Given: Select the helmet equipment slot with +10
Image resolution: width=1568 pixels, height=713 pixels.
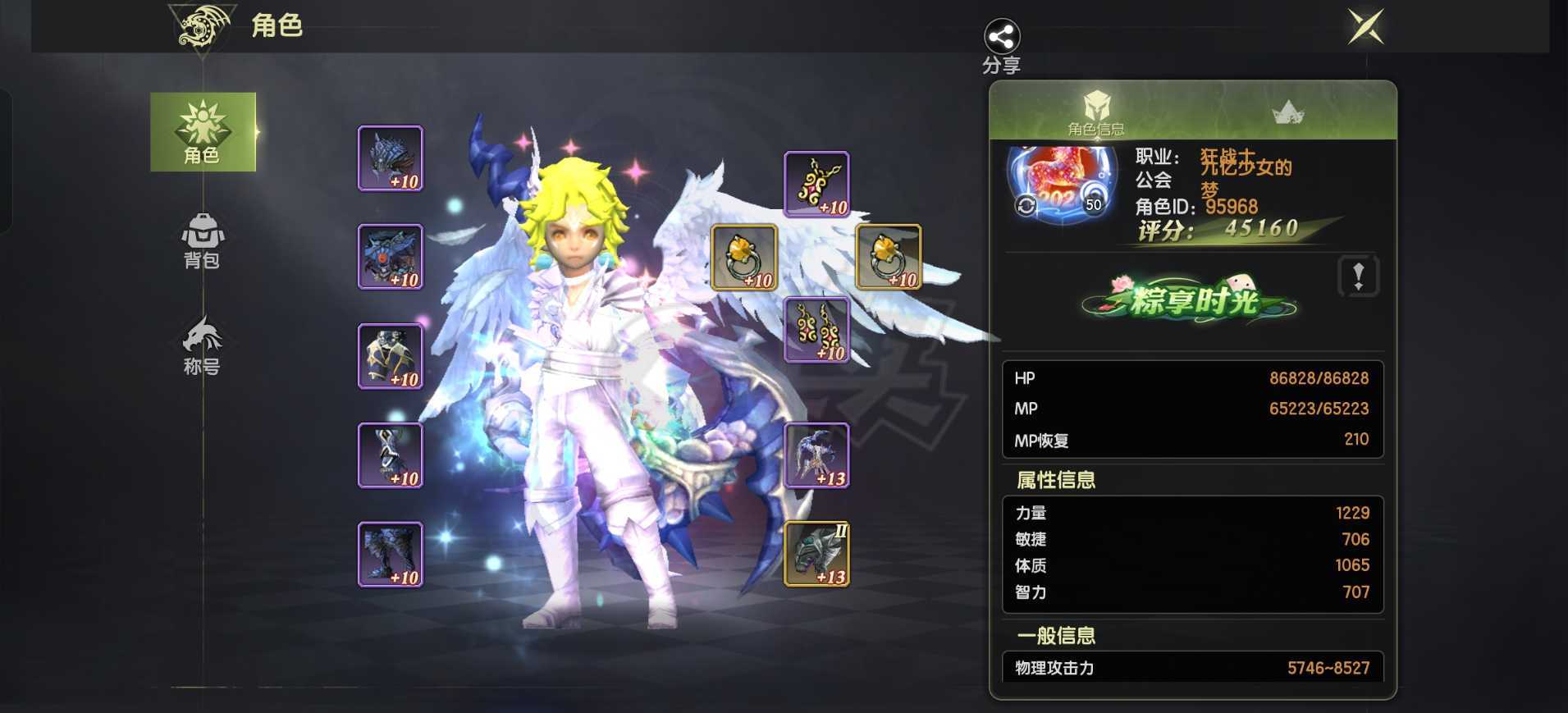Looking at the screenshot, I should coord(391,157).
